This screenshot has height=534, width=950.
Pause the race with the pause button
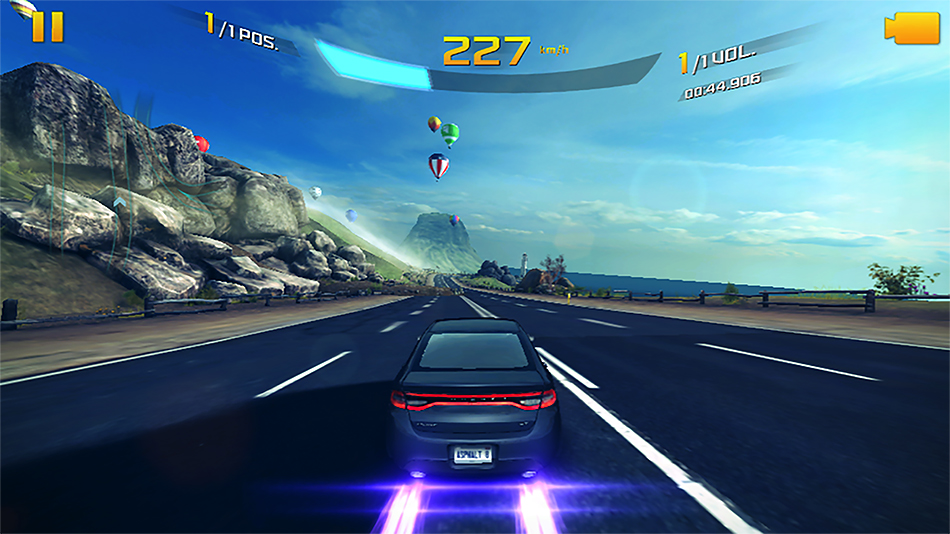pyautogui.click(x=47, y=27)
